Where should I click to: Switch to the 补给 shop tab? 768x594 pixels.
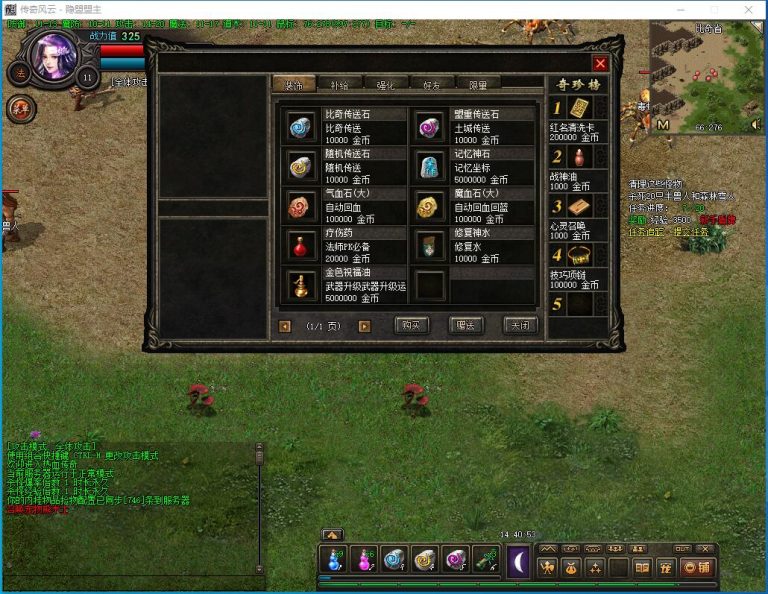(340, 84)
